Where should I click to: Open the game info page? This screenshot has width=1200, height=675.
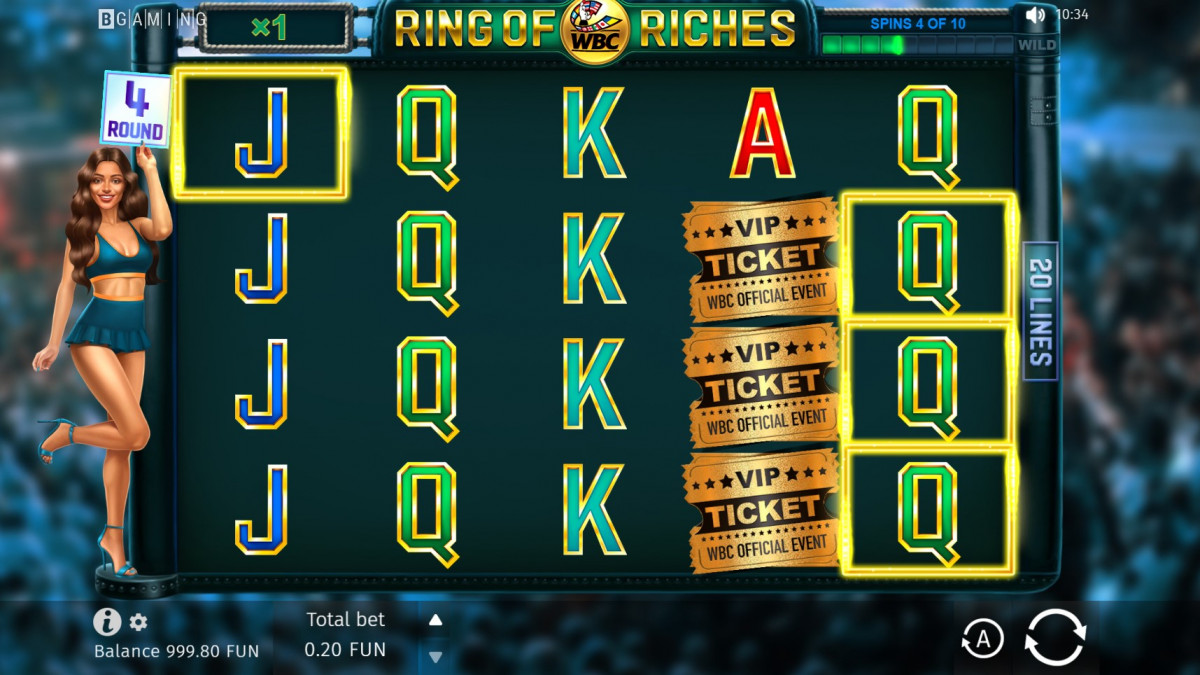[107, 622]
